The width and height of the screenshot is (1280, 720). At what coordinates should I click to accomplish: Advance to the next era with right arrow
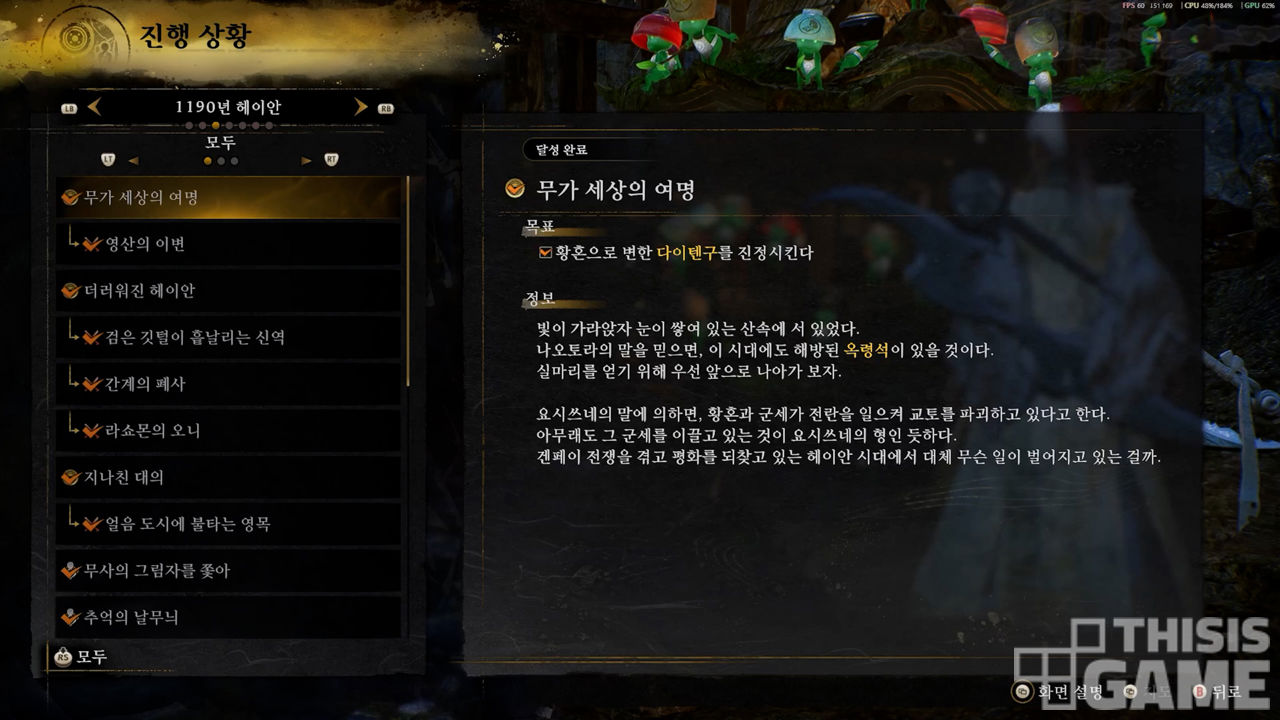[361, 107]
